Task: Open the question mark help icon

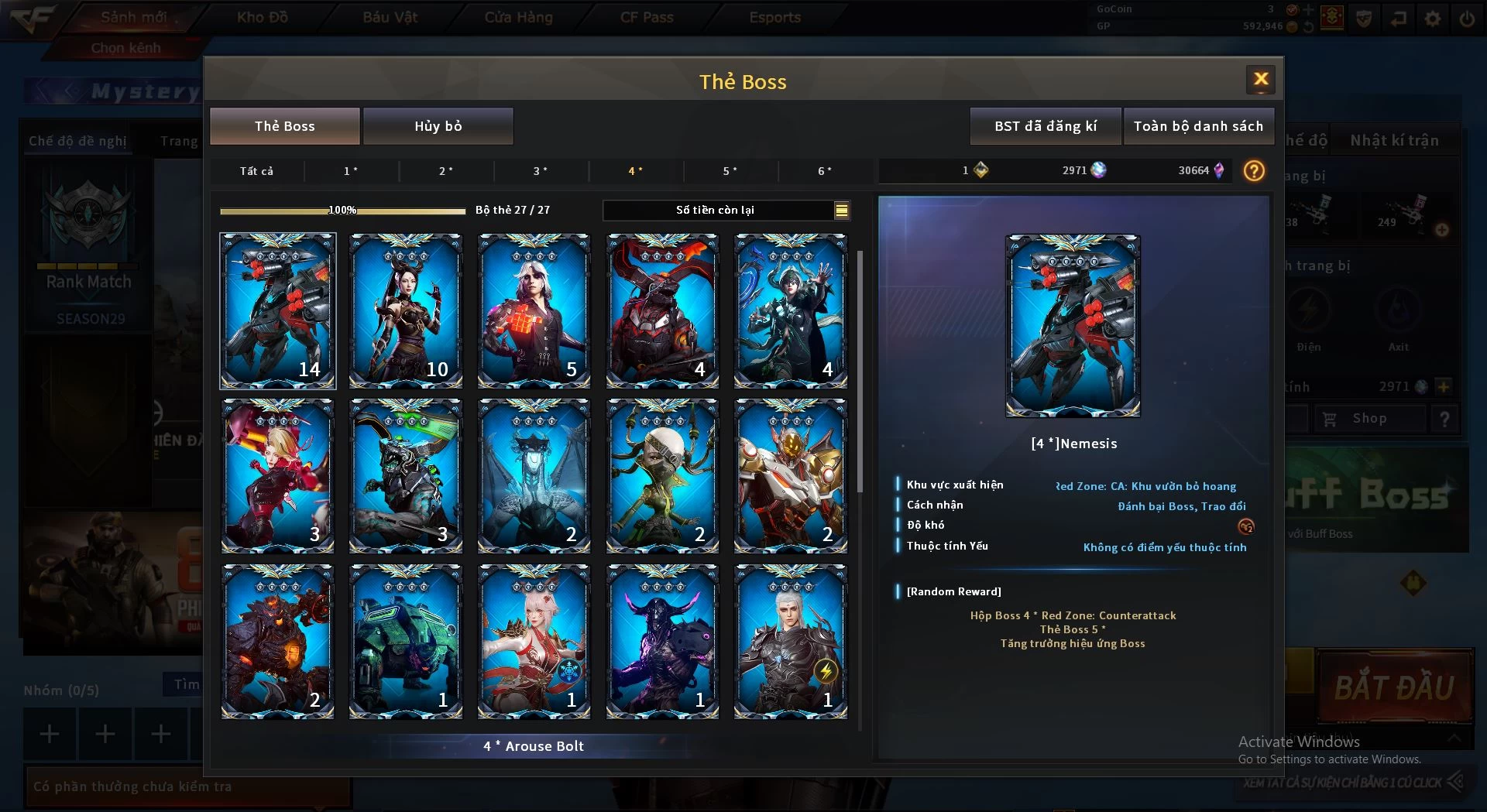Action: [1254, 170]
